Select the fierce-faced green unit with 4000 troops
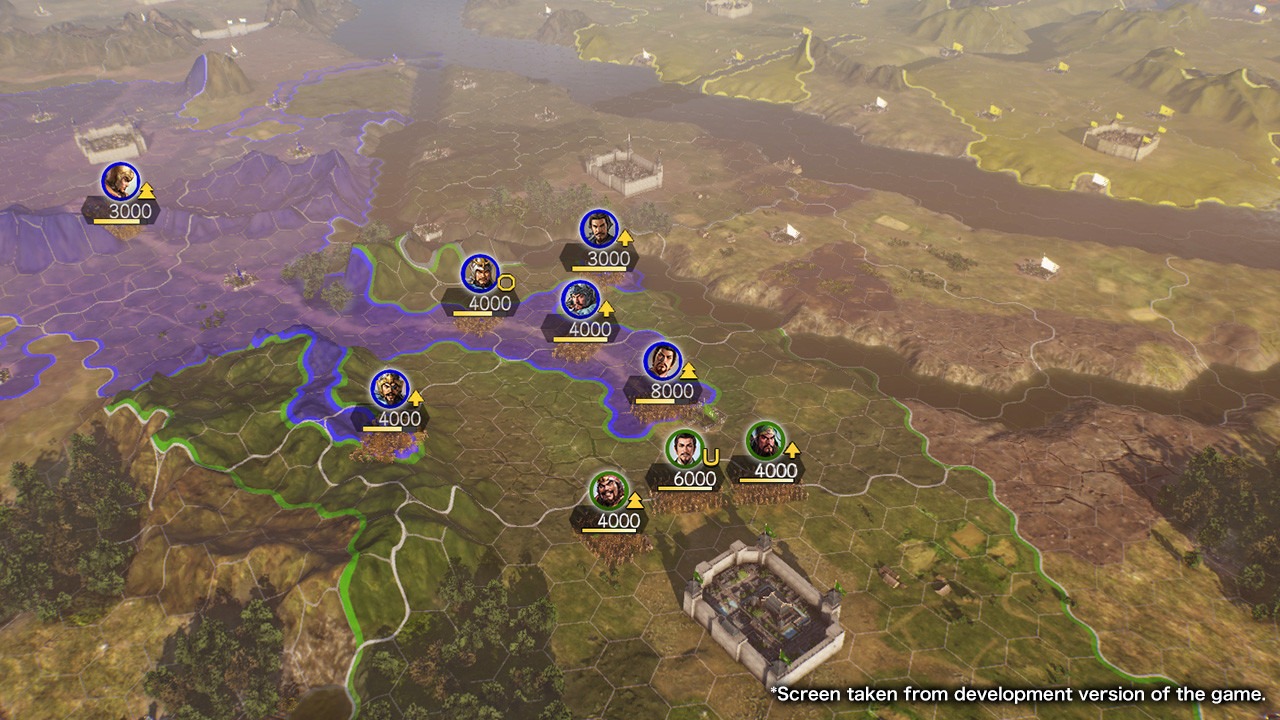The height and width of the screenshot is (720, 1280). click(609, 488)
